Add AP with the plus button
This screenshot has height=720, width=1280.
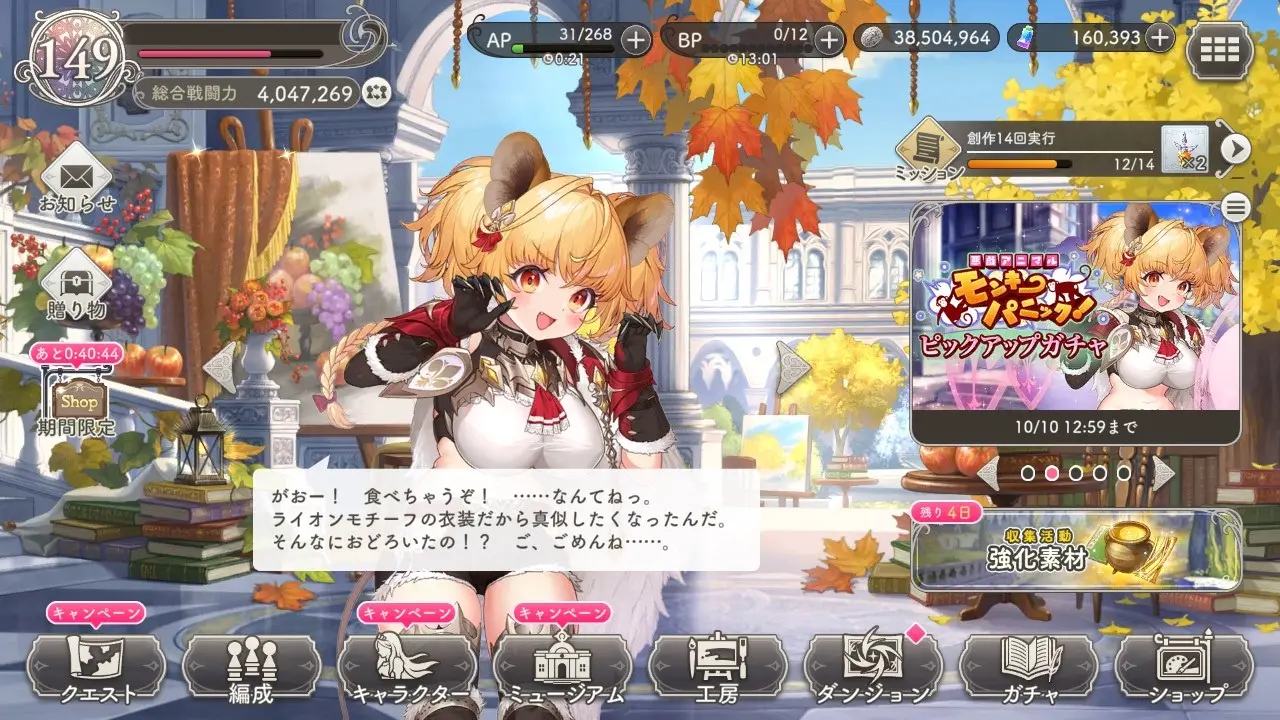tap(635, 39)
